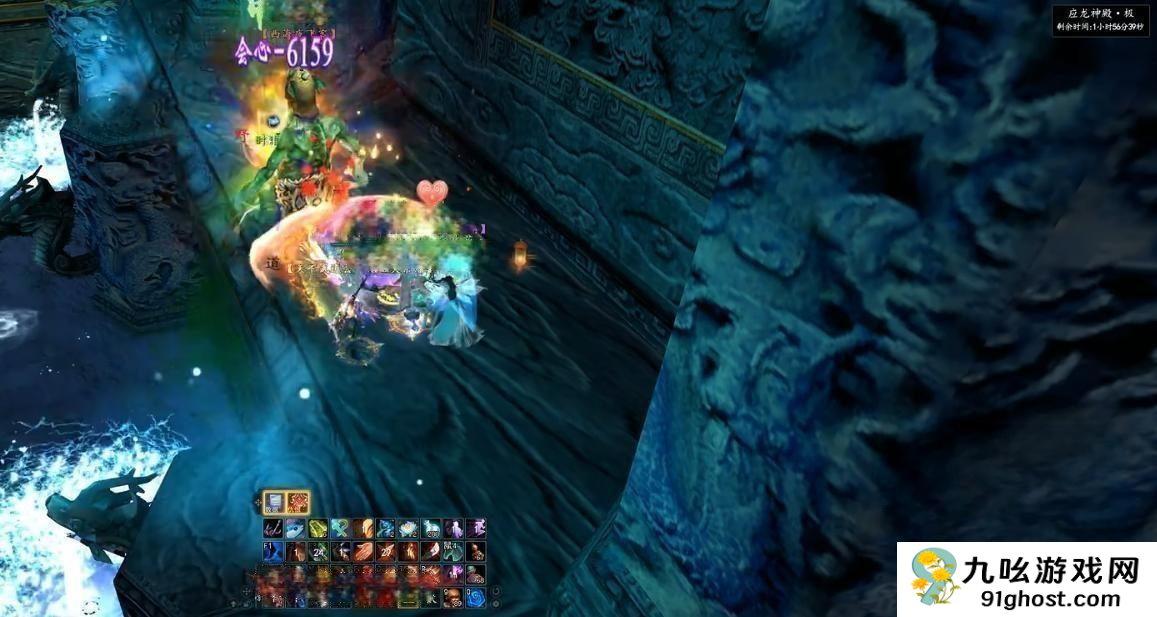Use the white lotus flower skill
The image size is (1157, 617).
tap(408, 528)
